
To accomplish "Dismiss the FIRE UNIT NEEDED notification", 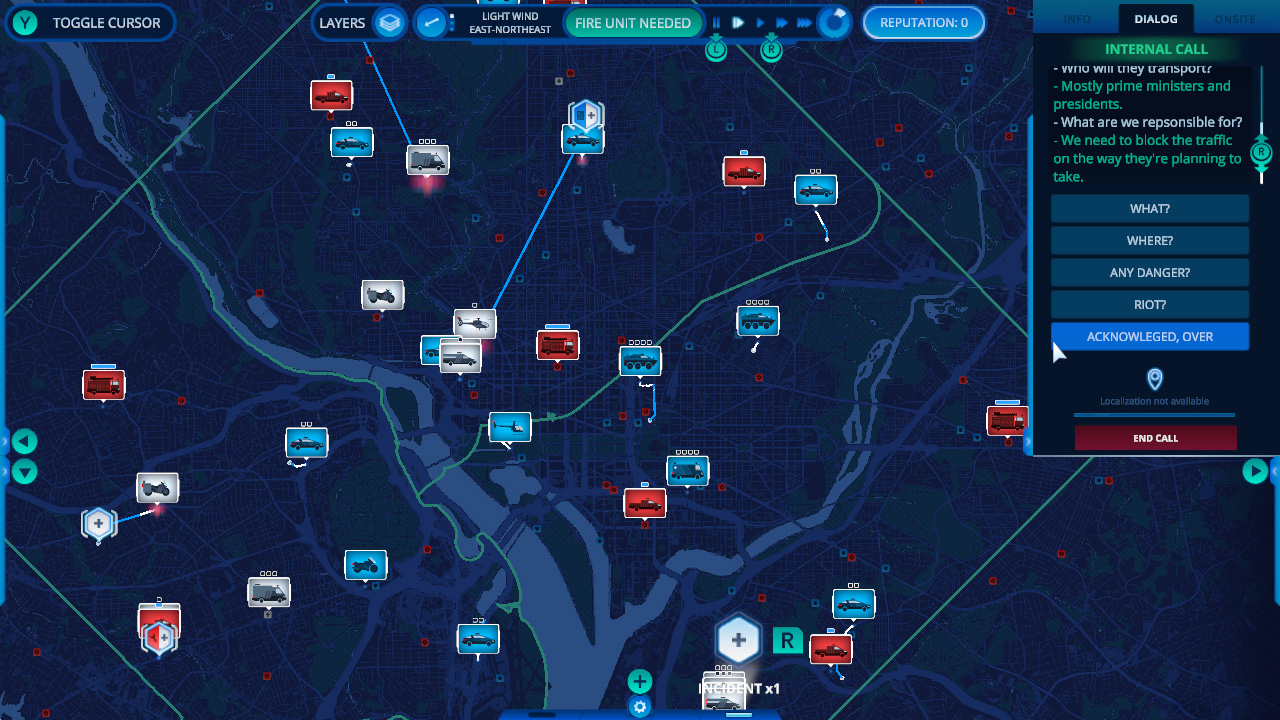I will pyautogui.click(x=634, y=22).
